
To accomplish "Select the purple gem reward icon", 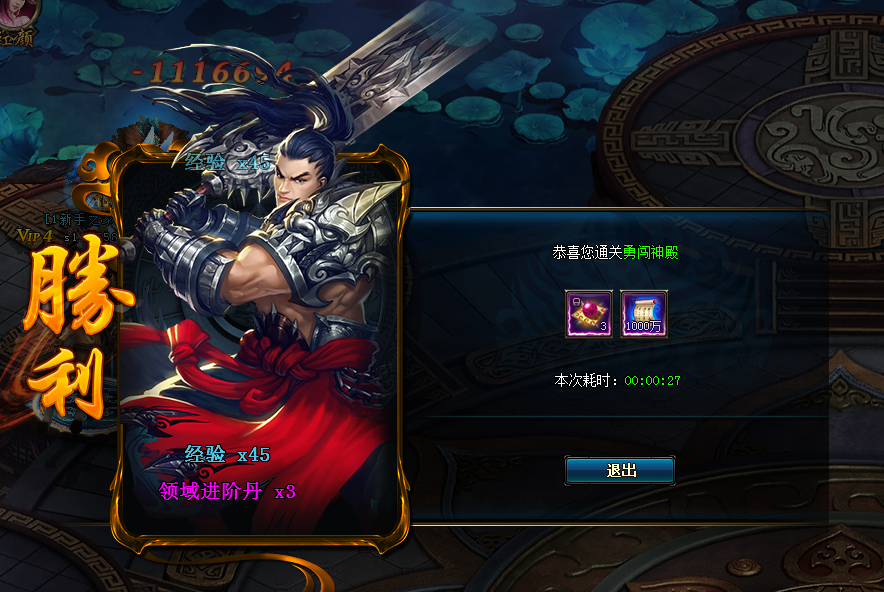I will pos(589,314).
